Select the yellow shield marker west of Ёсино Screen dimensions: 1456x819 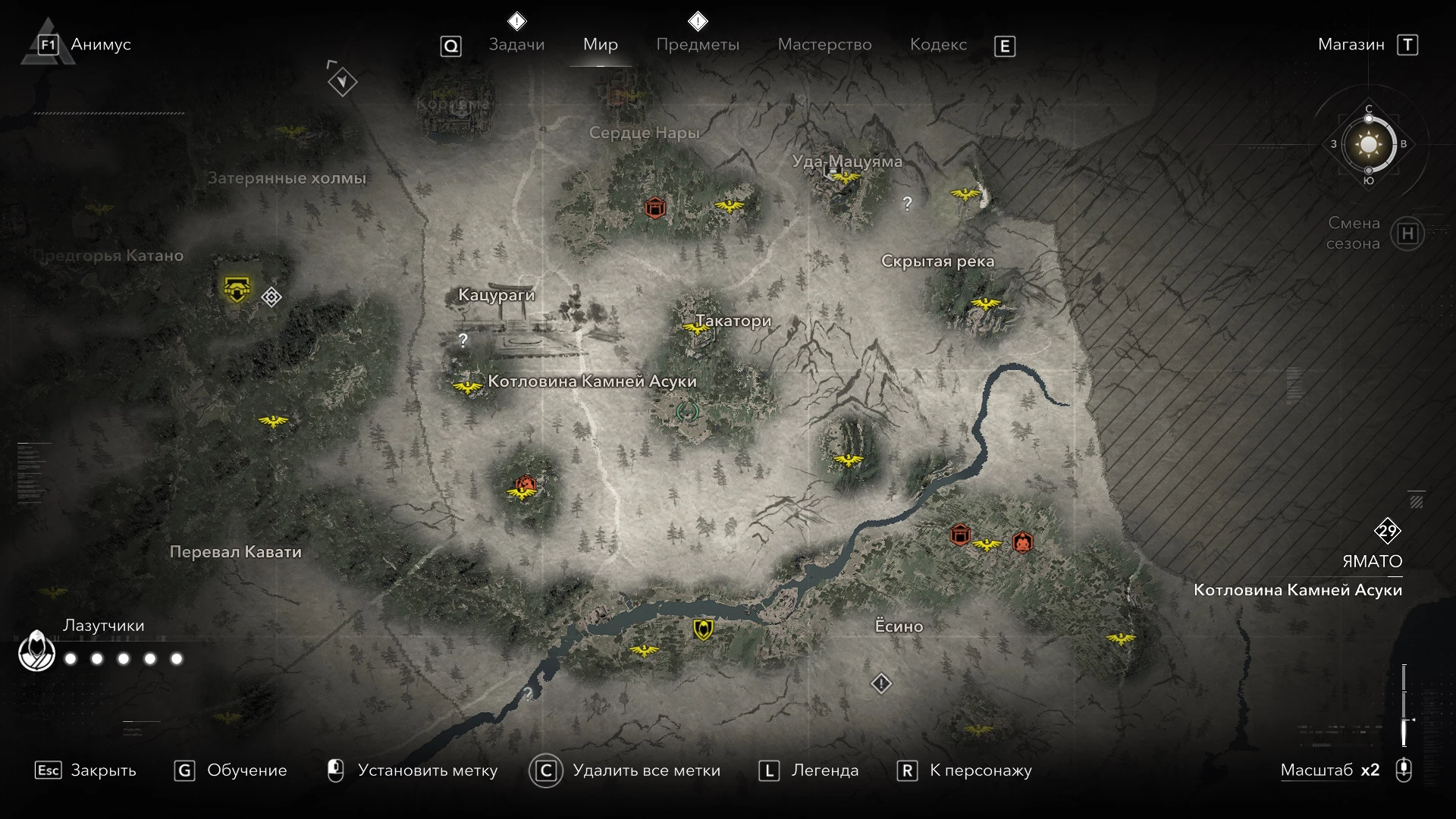point(703,629)
